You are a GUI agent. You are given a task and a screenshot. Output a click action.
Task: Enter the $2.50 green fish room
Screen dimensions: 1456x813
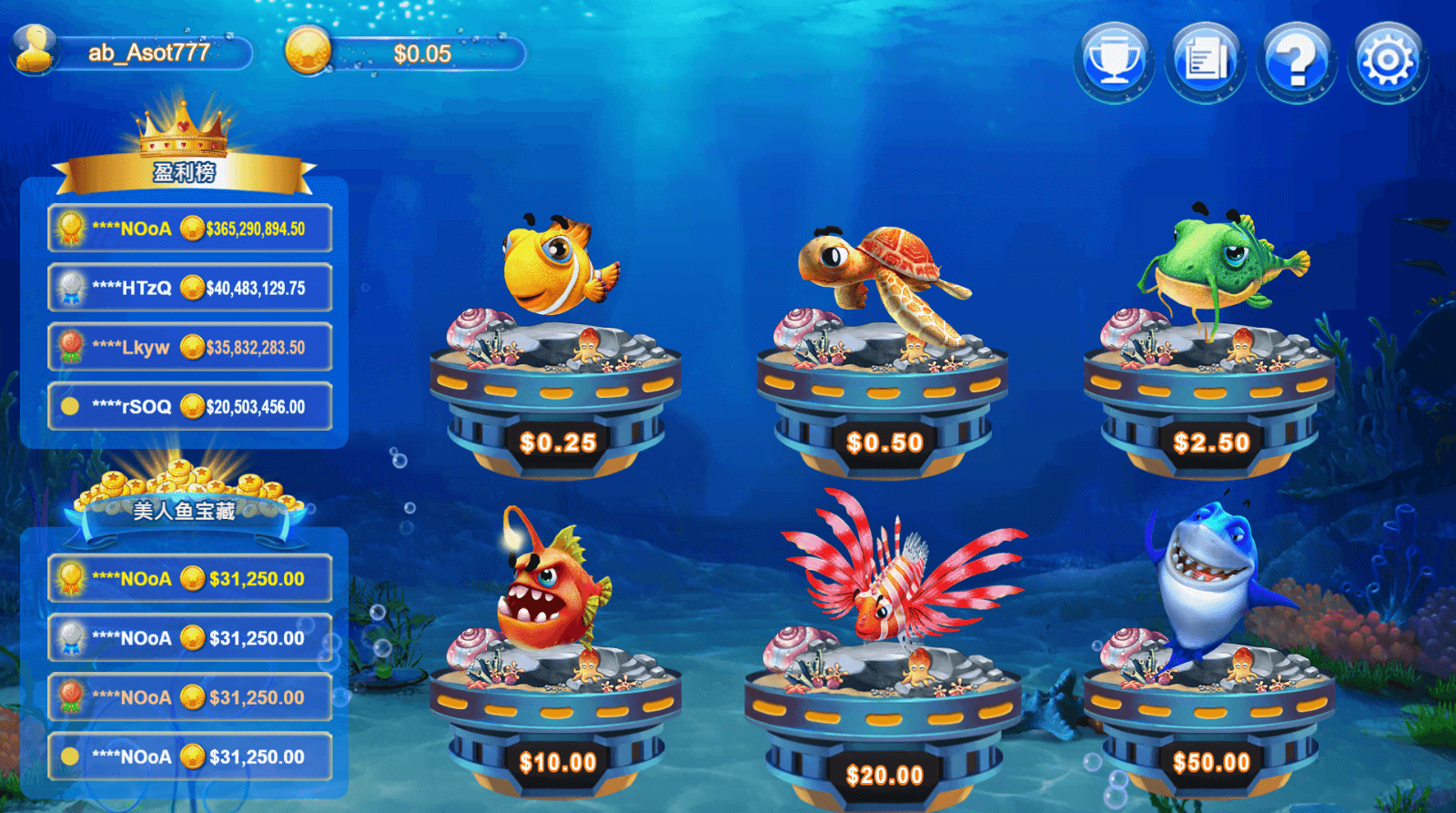pyautogui.click(x=1209, y=364)
